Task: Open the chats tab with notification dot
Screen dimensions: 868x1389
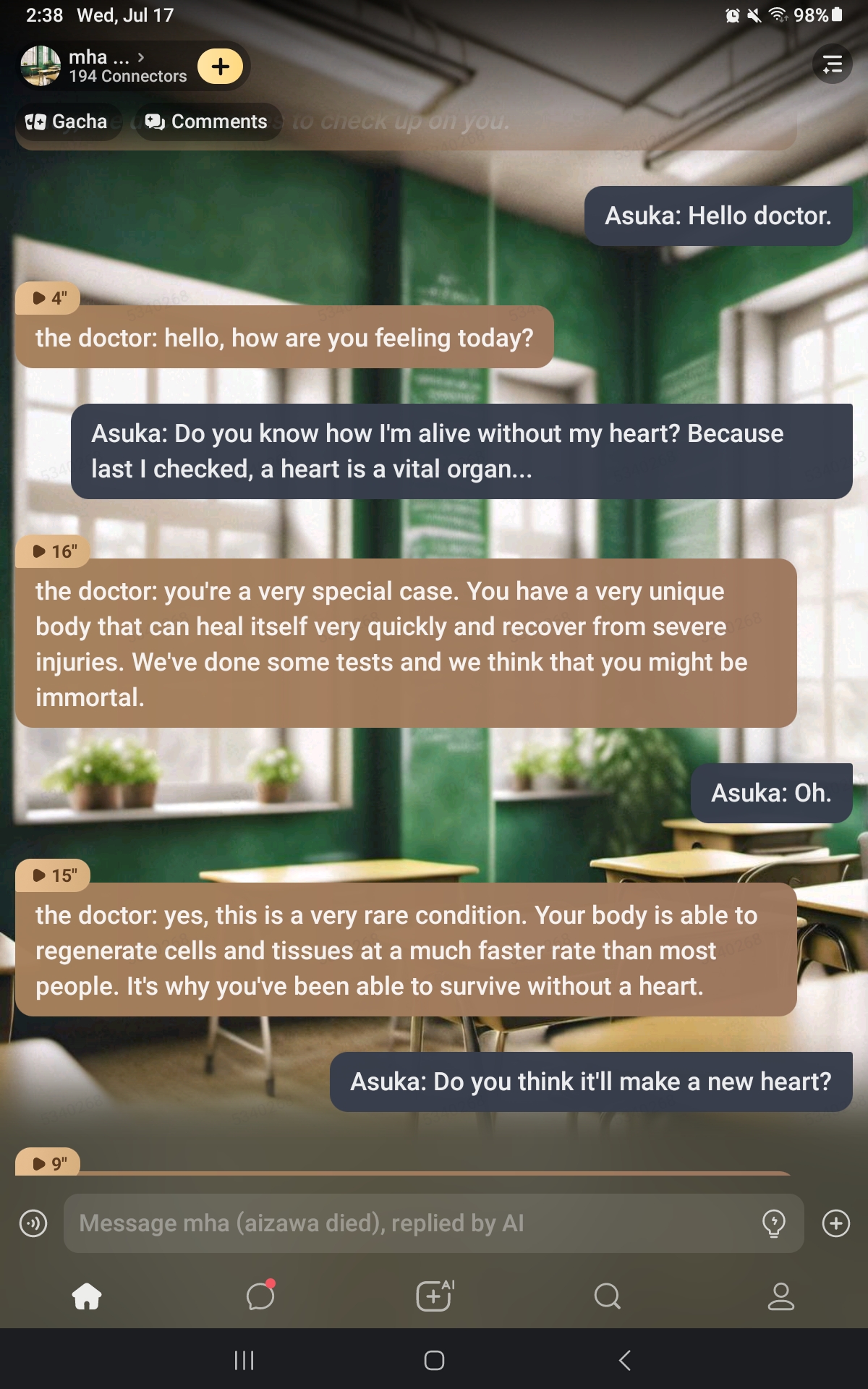Action: [260, 1296]
